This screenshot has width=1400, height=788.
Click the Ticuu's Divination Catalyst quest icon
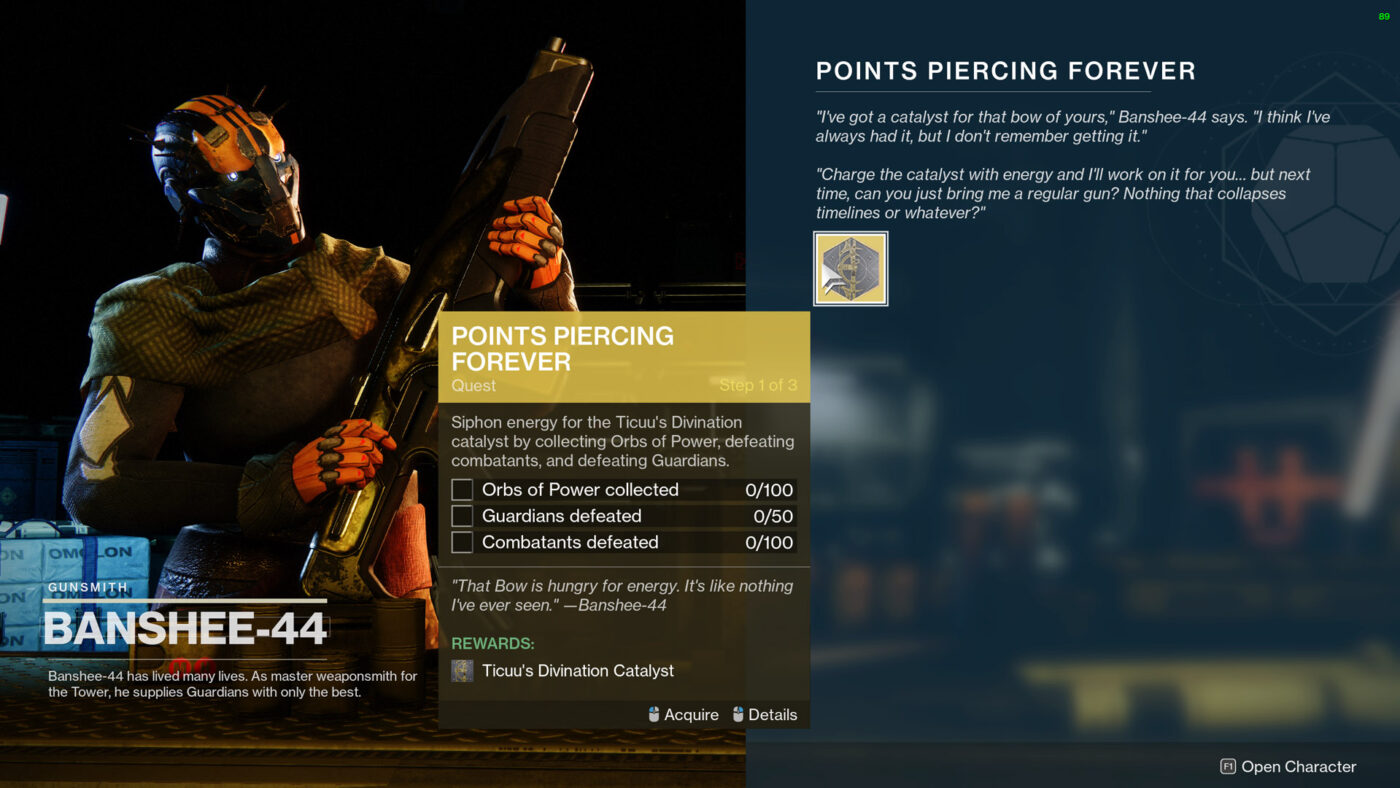pyautogui.click(x=849, y=267)
